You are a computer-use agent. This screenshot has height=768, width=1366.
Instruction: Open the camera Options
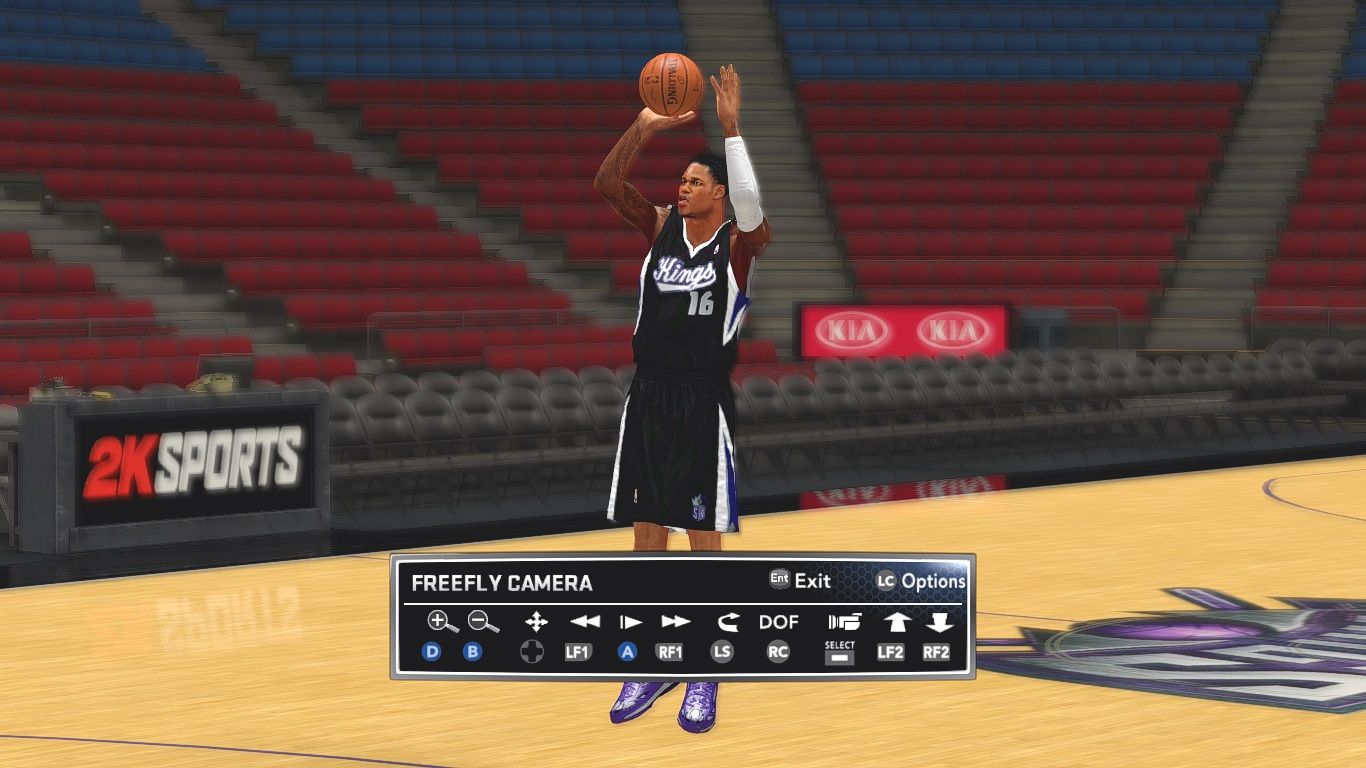[921, 581]
